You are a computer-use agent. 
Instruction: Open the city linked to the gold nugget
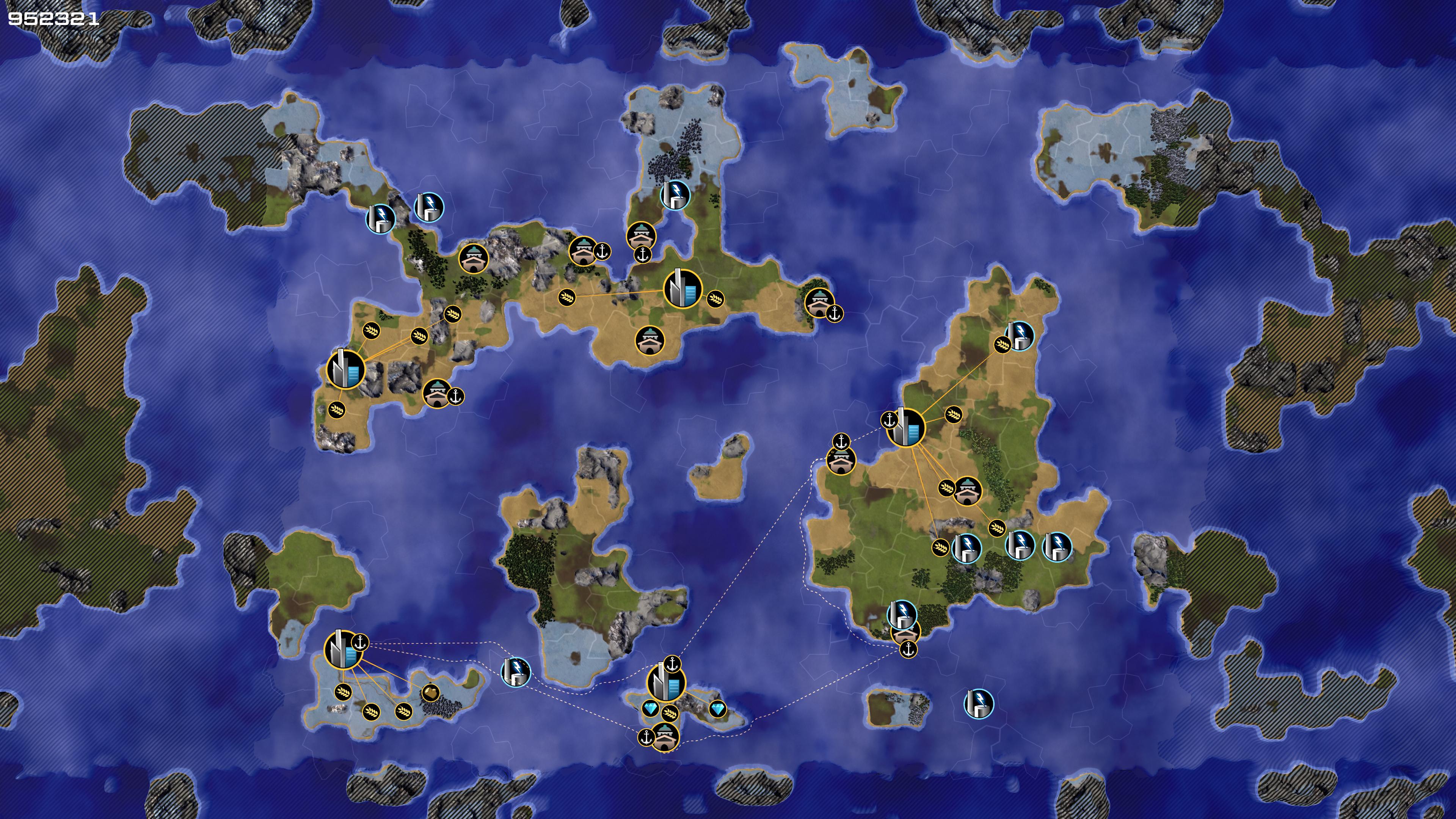click(342, 651)
